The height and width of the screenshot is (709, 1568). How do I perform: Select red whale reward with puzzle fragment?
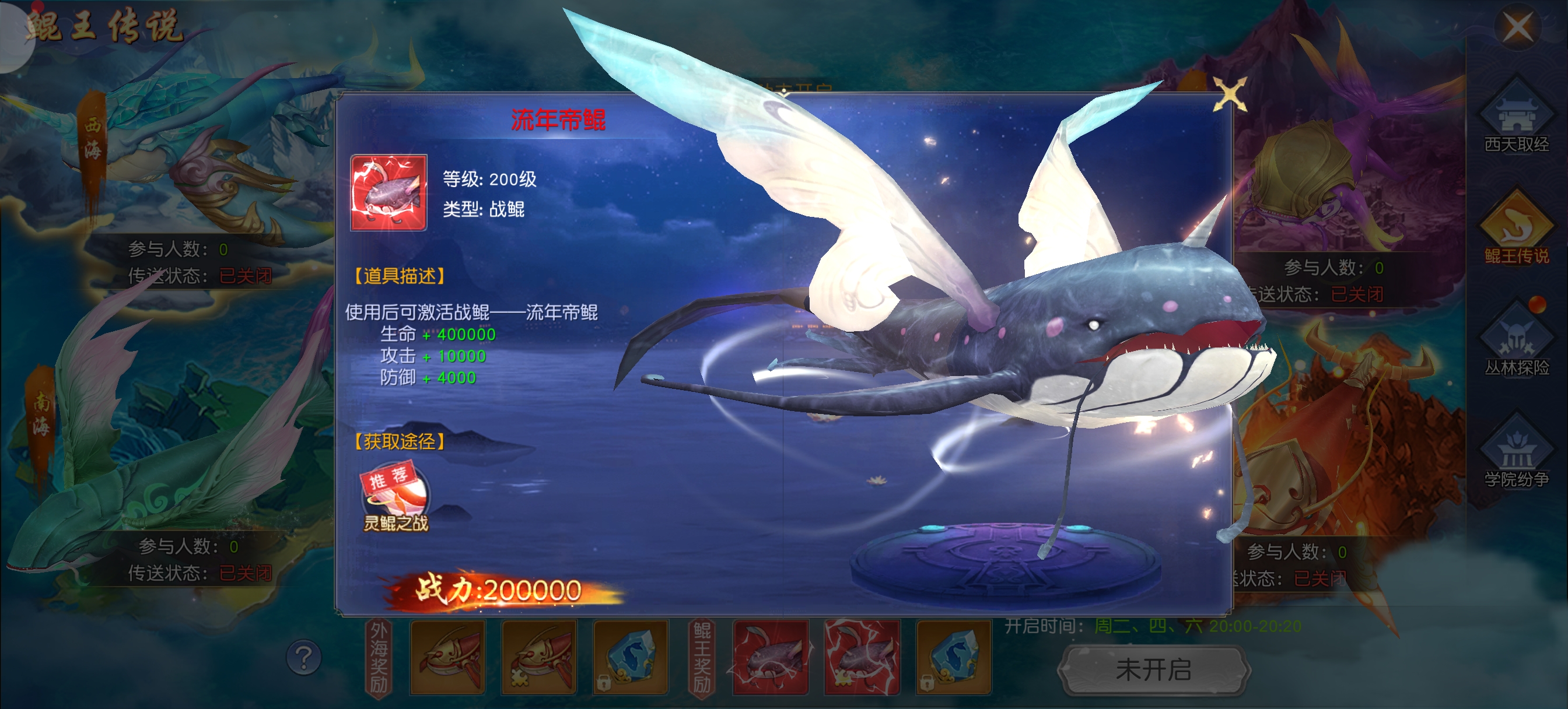point(862,657)
